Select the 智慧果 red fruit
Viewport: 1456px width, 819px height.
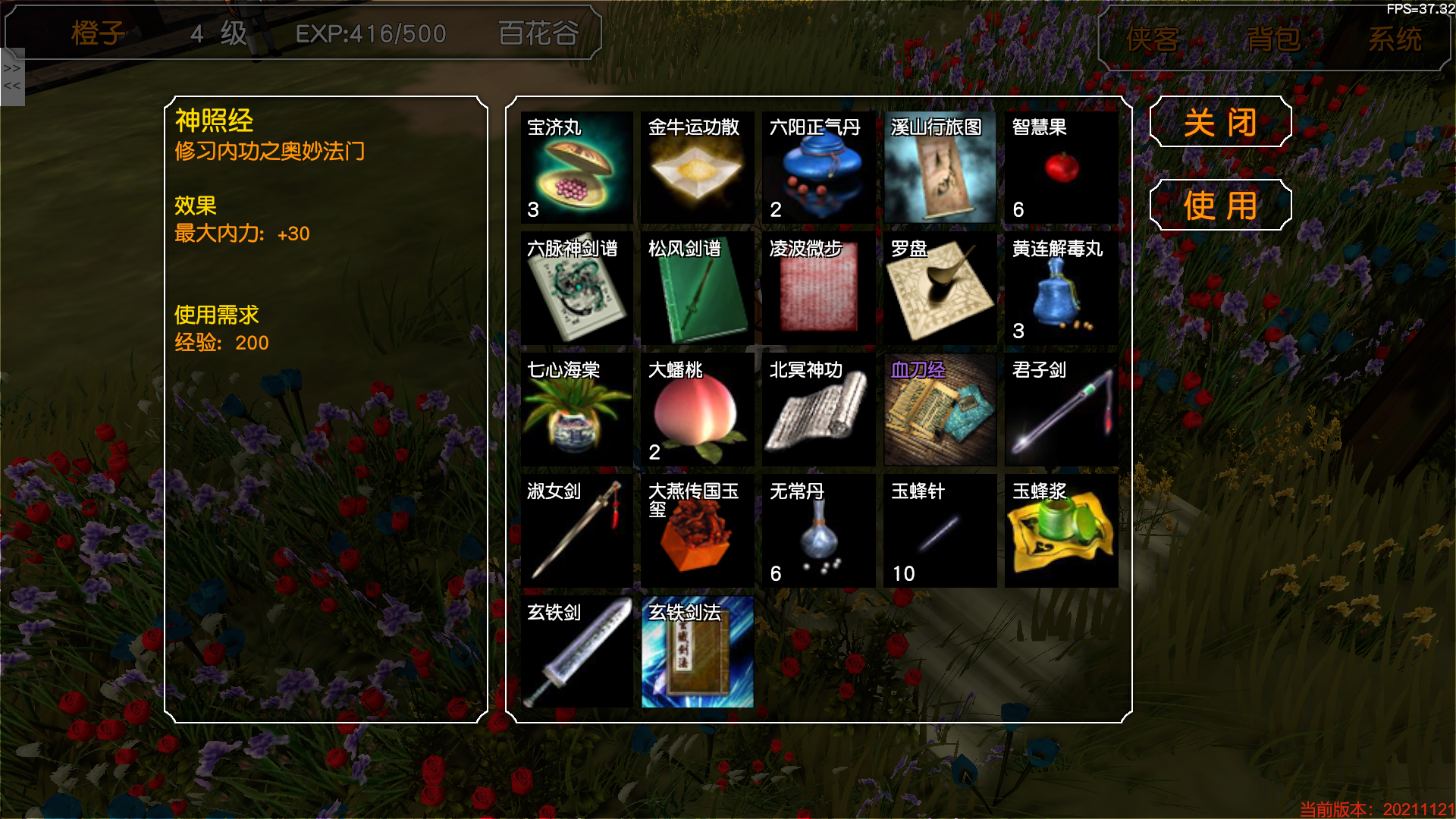tap(1062, 168)
